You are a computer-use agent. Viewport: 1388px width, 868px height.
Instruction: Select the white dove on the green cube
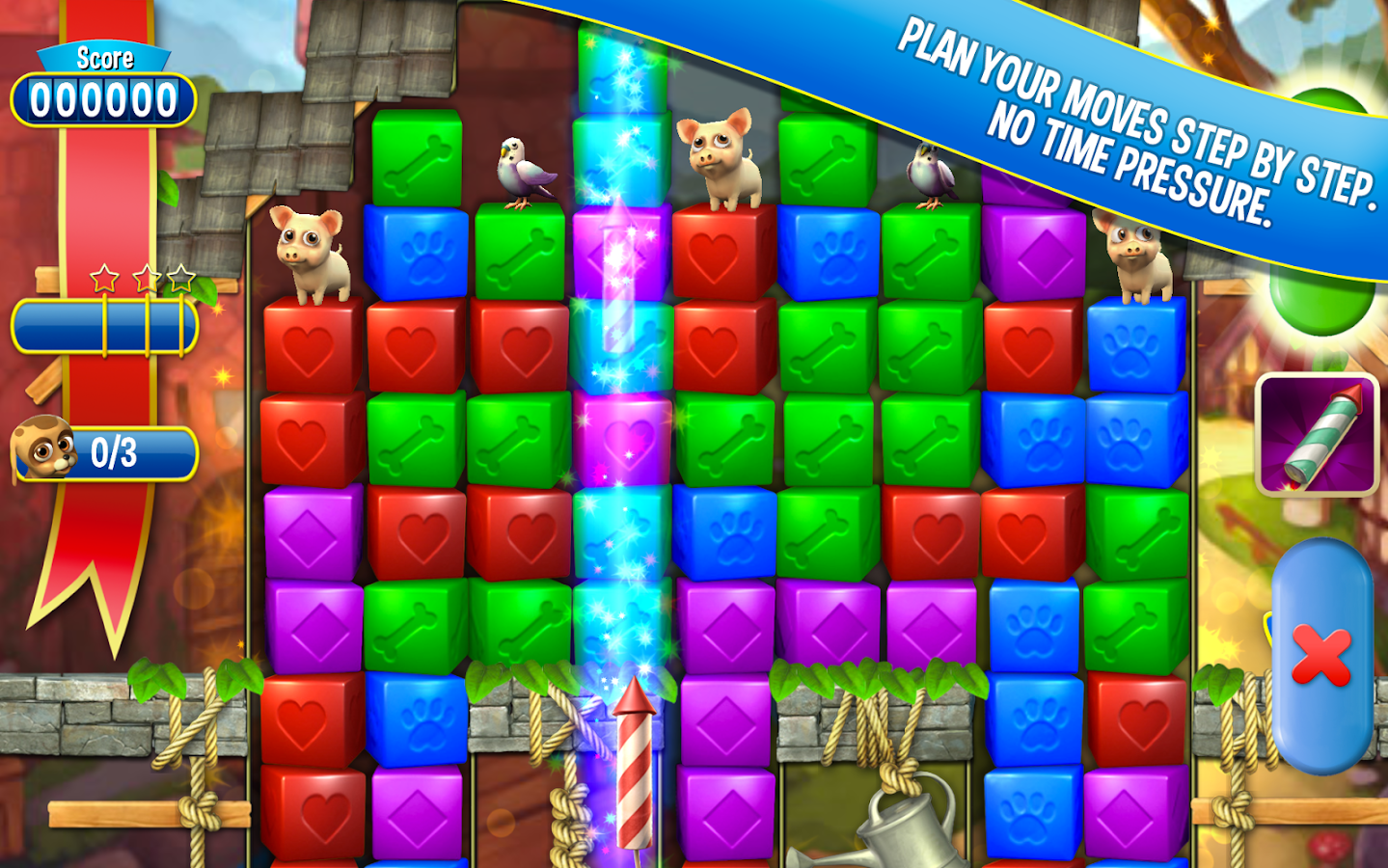(x=522, y=172)
